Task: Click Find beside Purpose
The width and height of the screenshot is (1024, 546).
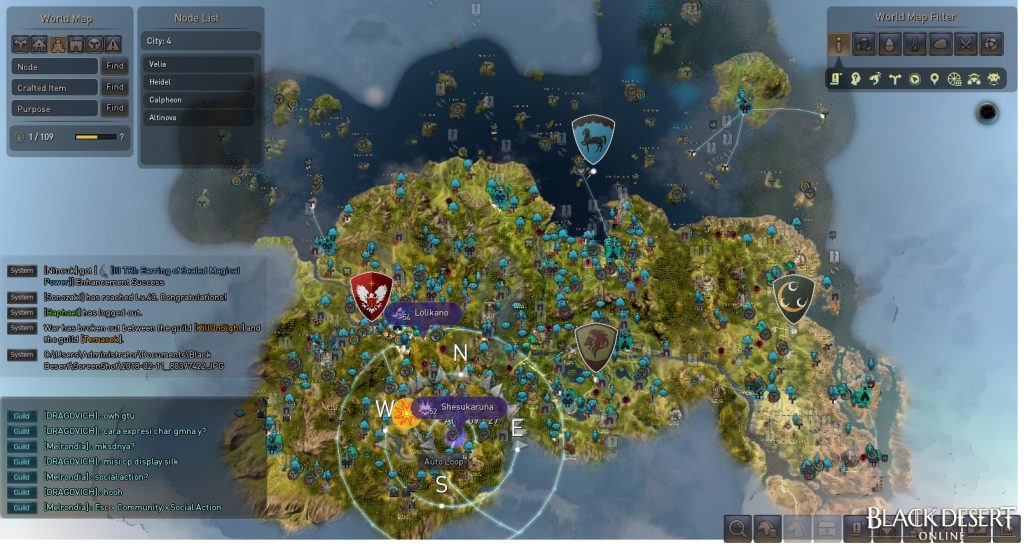Action: click(115, 108)
